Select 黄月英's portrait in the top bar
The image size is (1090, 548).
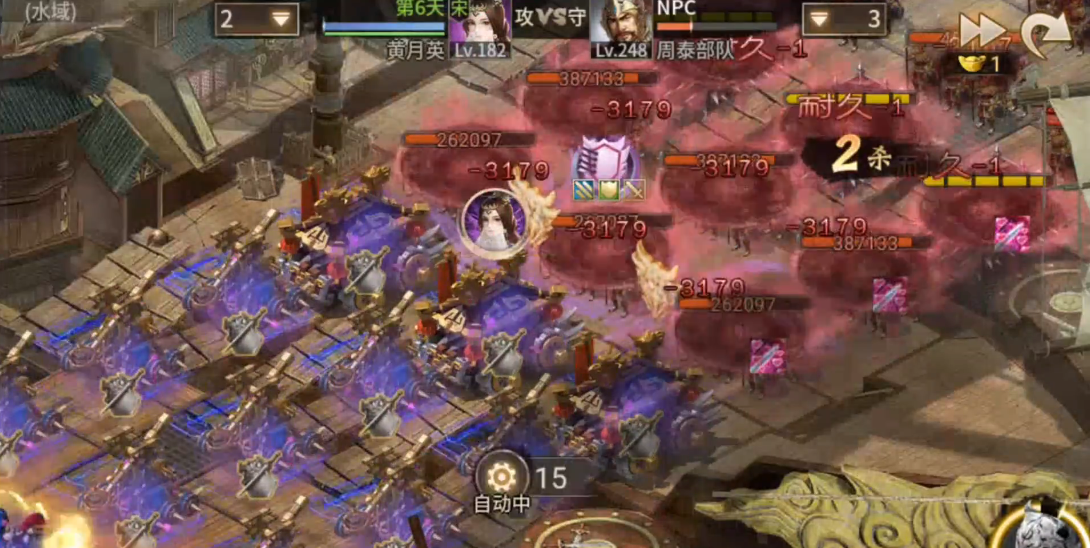click(x=480, y=24)
